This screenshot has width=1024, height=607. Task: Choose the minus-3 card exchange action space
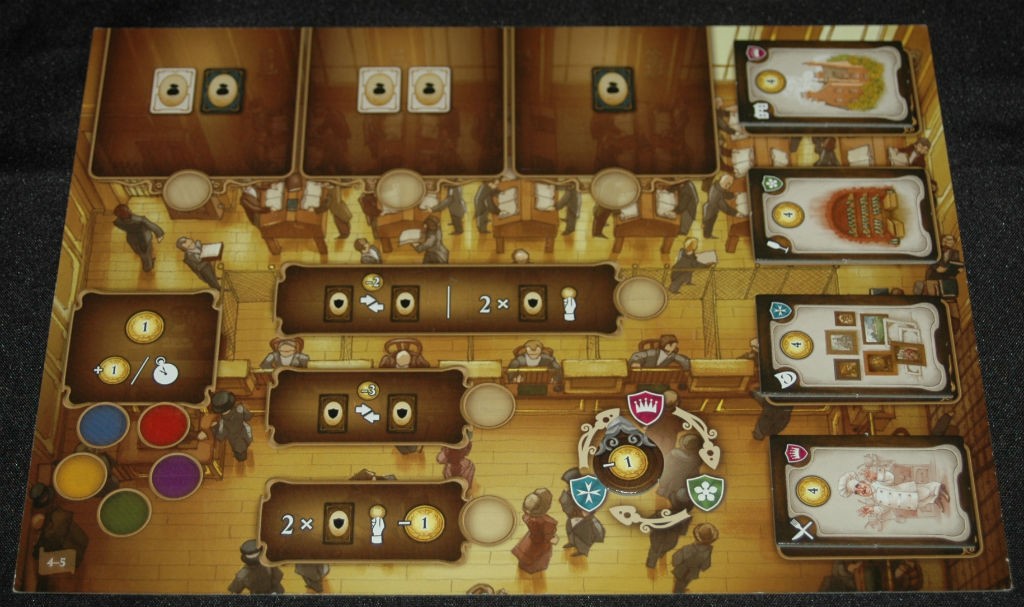point(366,406)
